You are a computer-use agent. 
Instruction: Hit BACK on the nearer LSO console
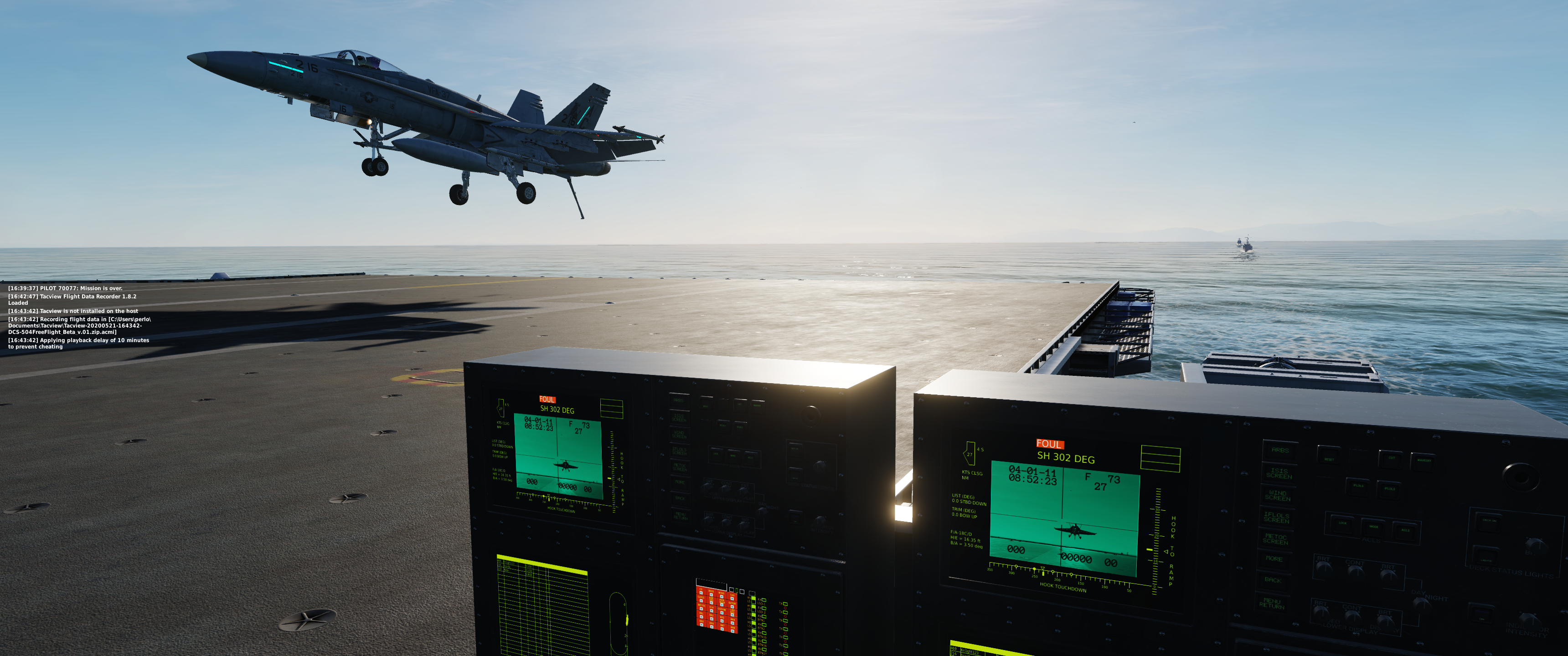(x=1273, y=580)
